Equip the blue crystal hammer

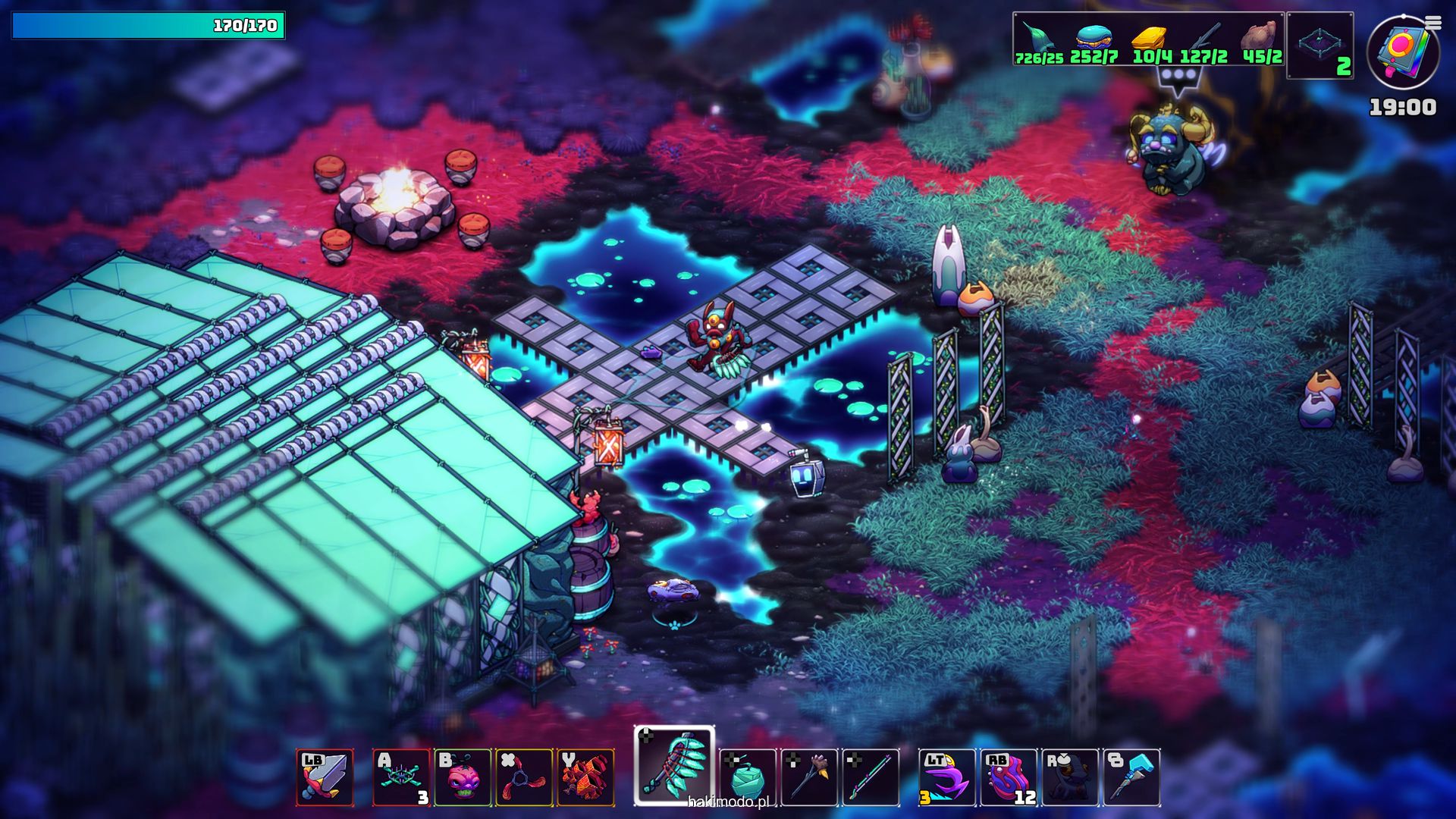tap(1131, 777)
